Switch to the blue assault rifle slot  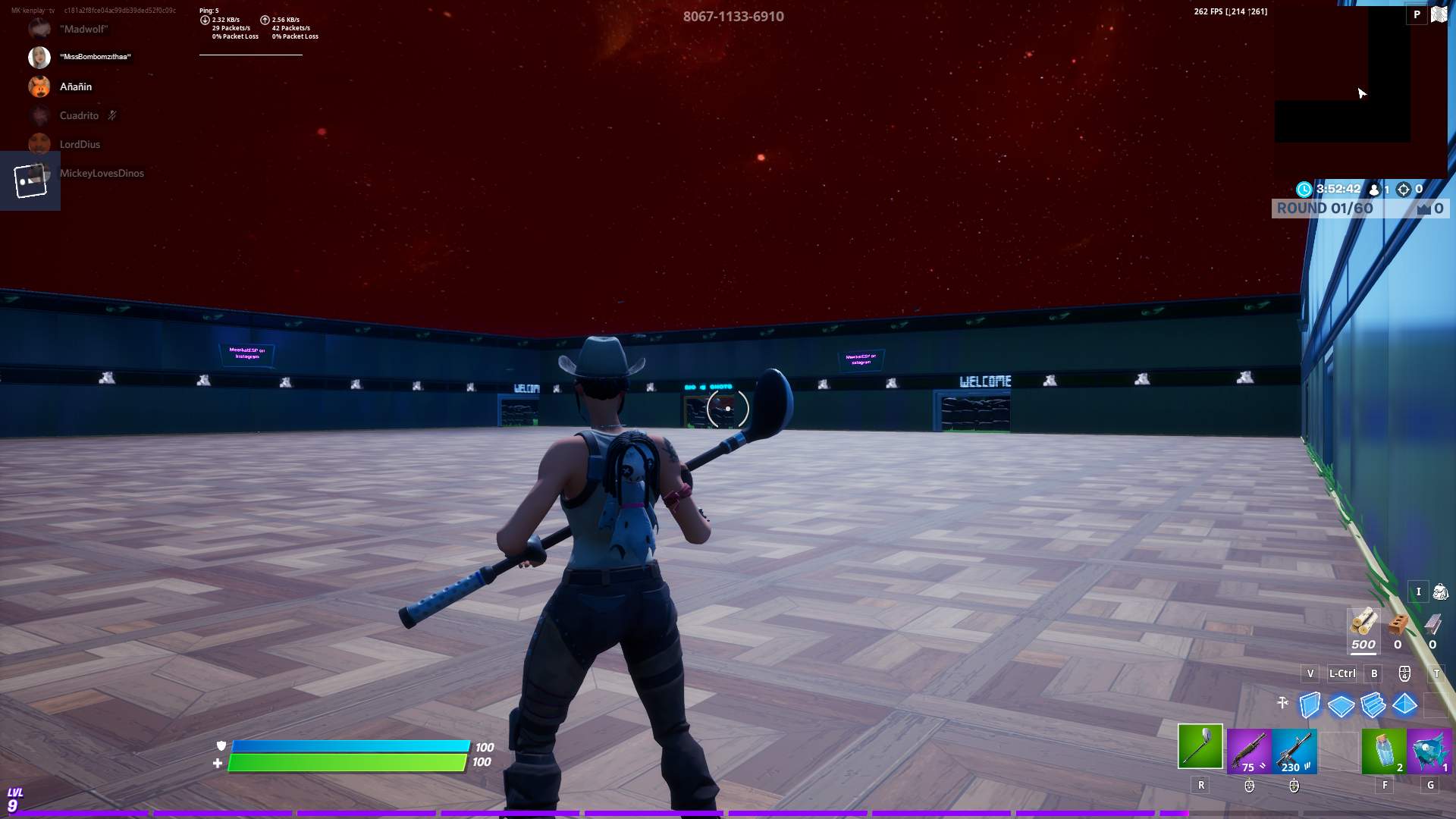[x=1294, y=751]
